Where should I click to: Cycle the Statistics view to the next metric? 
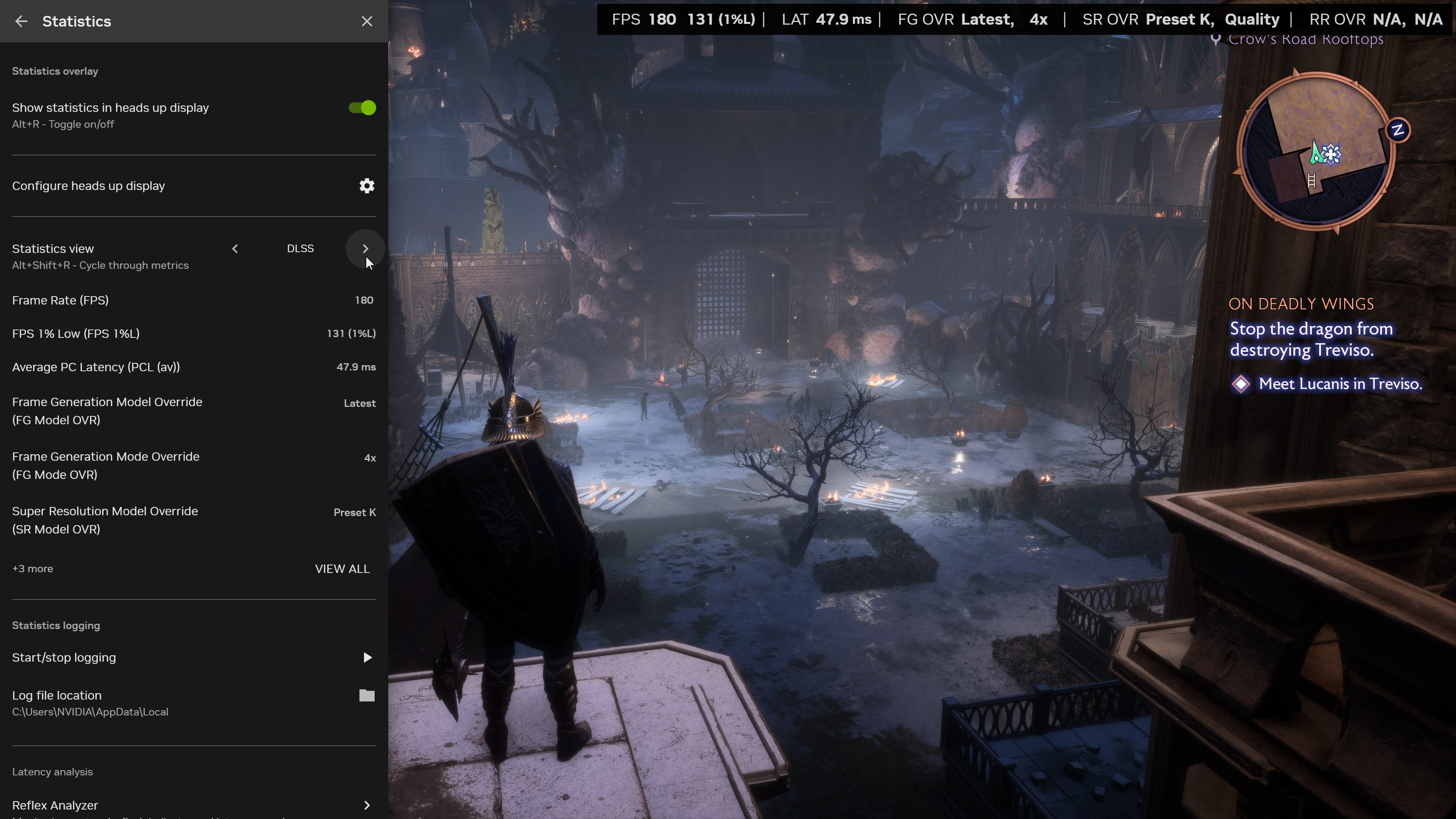[365, 249]
